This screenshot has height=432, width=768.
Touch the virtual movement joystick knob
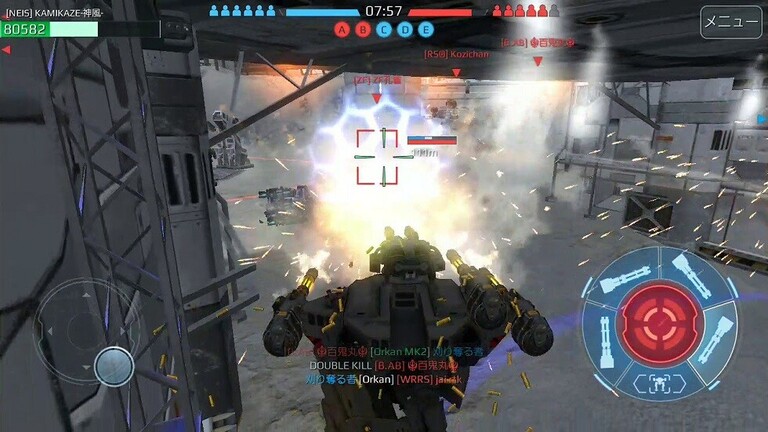[x=114, y=366]
